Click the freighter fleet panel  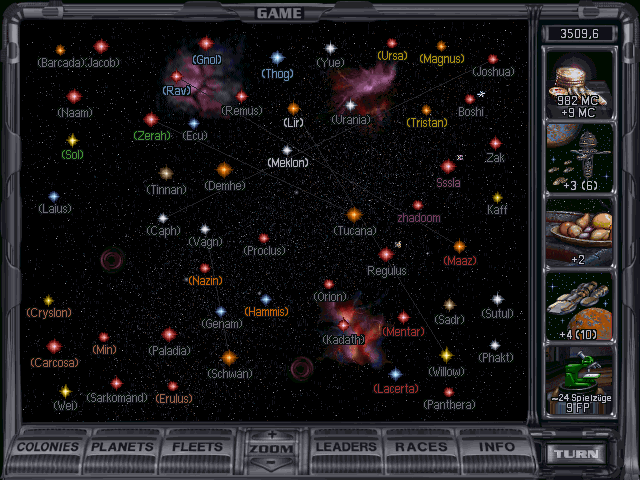(x=580, y=304)
